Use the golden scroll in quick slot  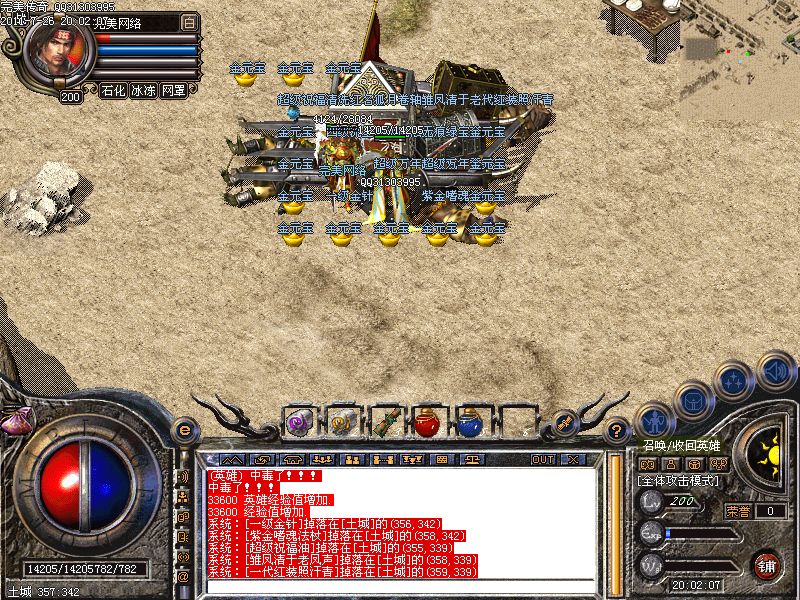tap(342, 423)
